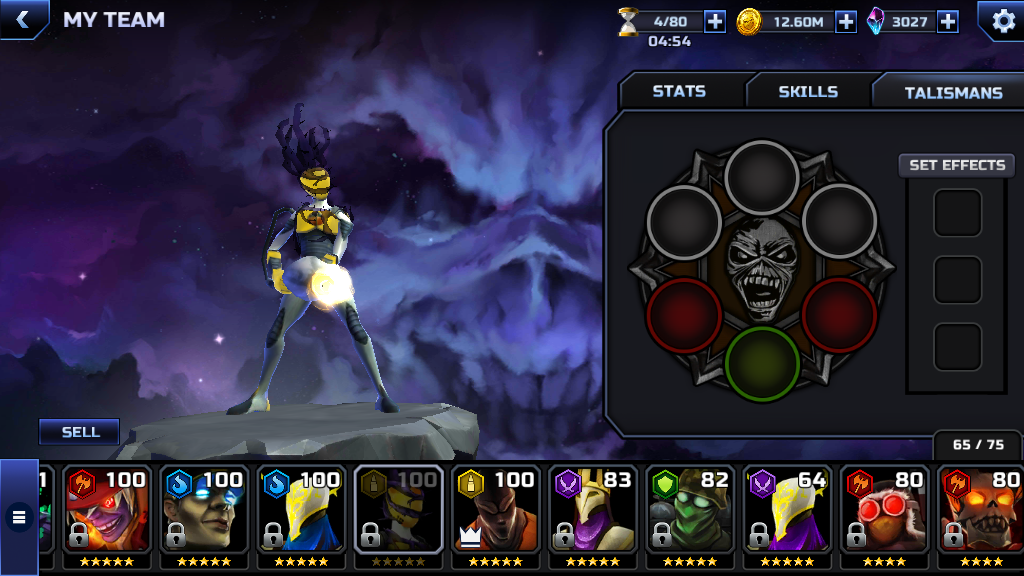This screenshot has height=576, width=1024.
Task: Open the settings gear menu
Action: click(999, 20)
